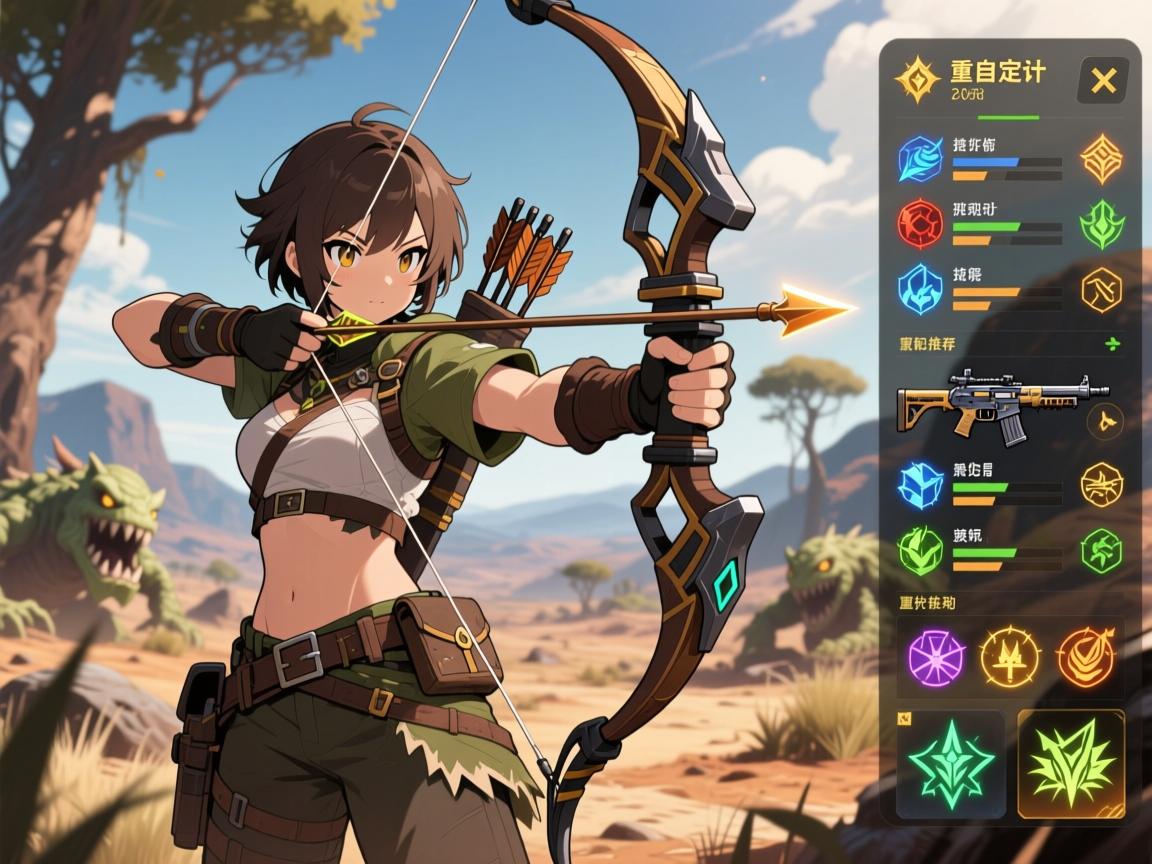Choose the red cracked shield skill

click(920, 224)
